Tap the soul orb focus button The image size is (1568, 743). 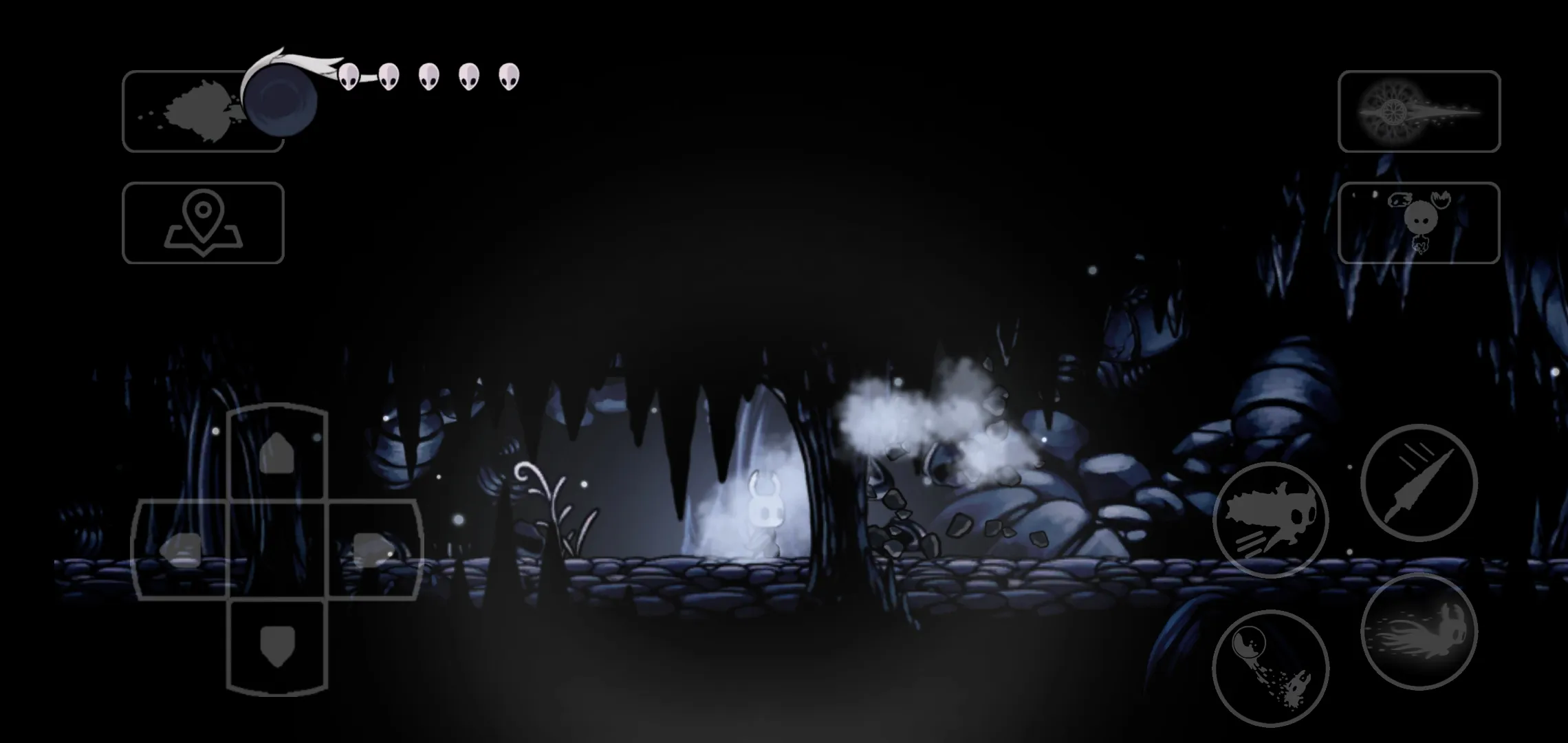[x=1270, y=668]
